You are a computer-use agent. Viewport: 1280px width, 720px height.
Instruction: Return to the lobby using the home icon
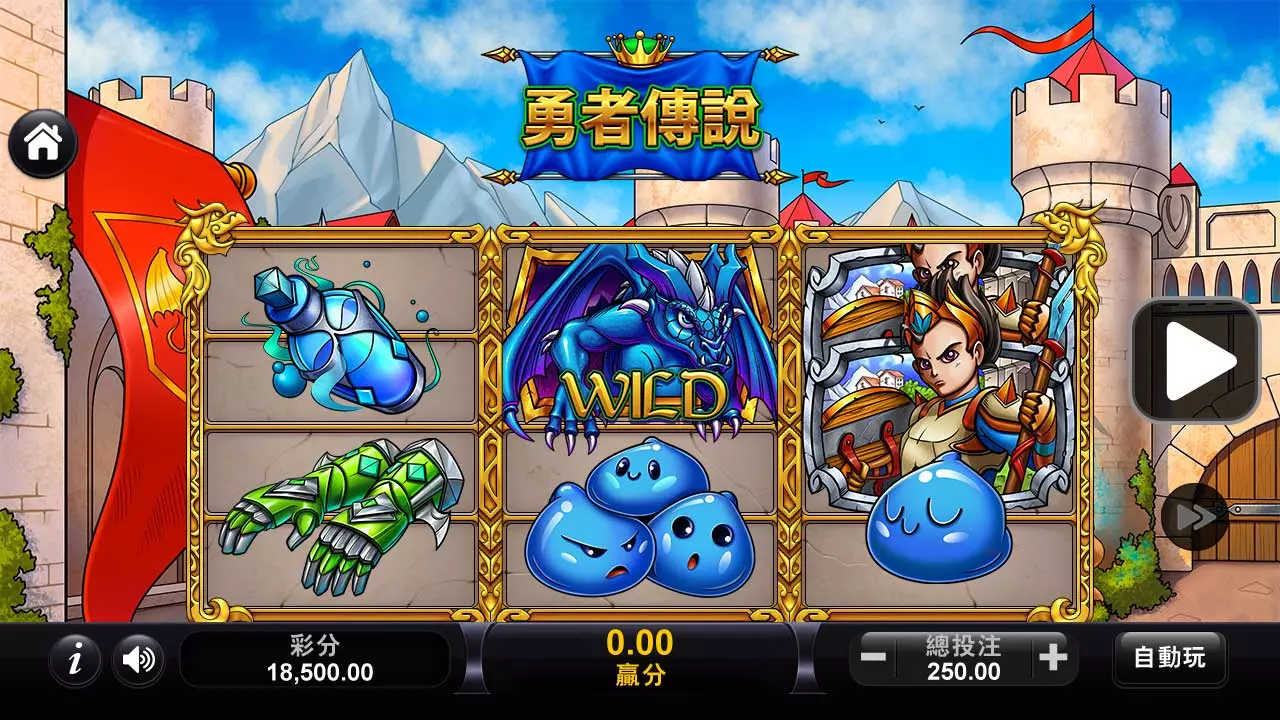pyautogui.click(x=42, y=143)
